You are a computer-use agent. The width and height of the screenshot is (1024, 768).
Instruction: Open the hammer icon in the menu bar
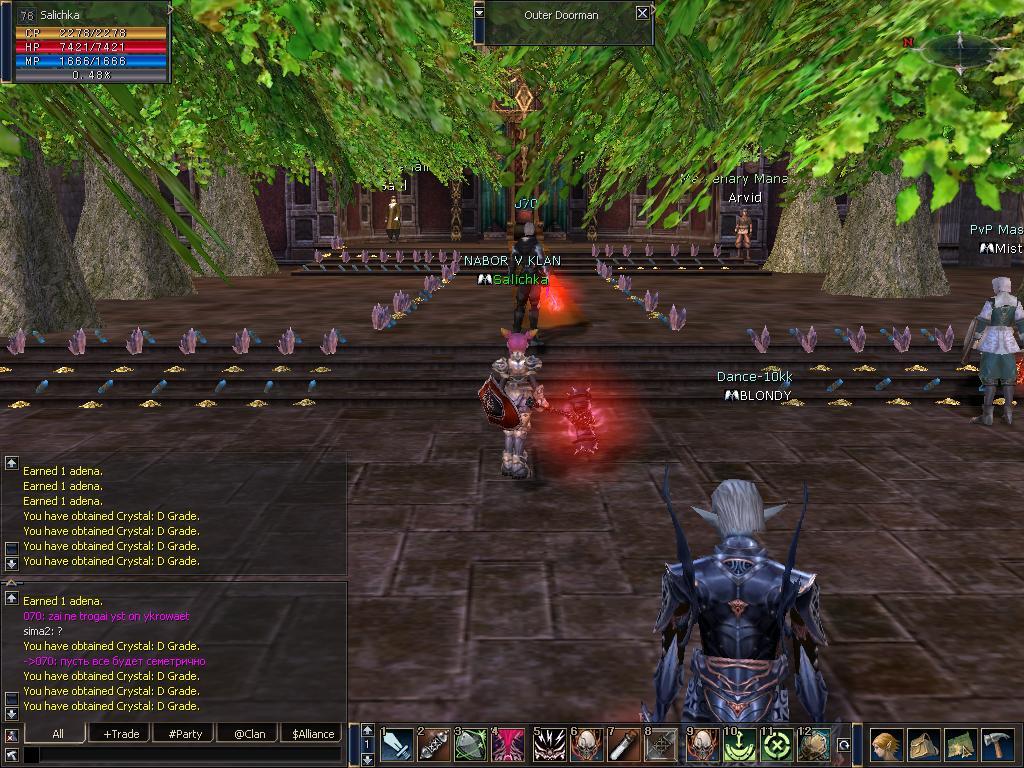997,746
